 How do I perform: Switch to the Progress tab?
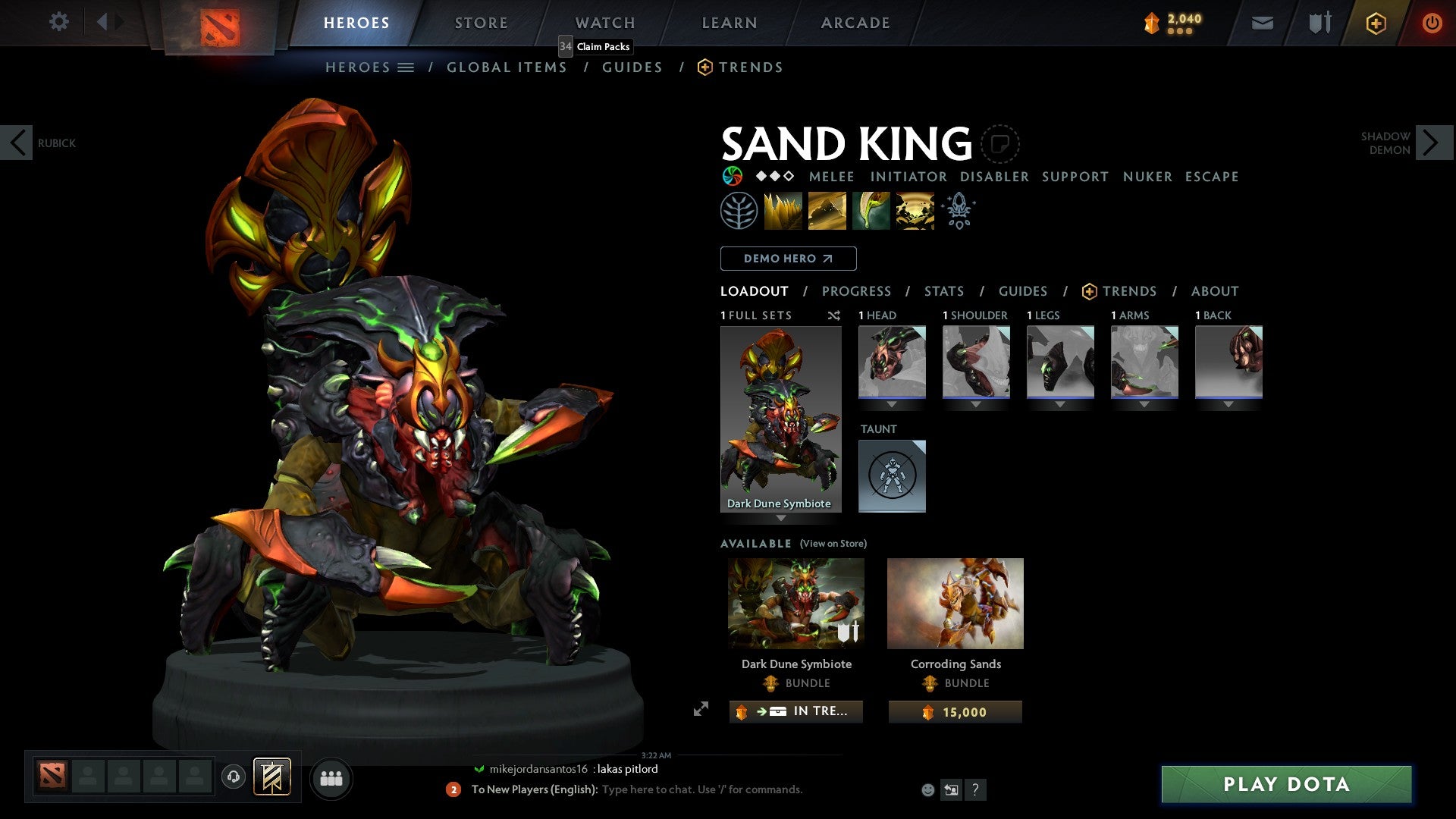(x=857, y=291)
